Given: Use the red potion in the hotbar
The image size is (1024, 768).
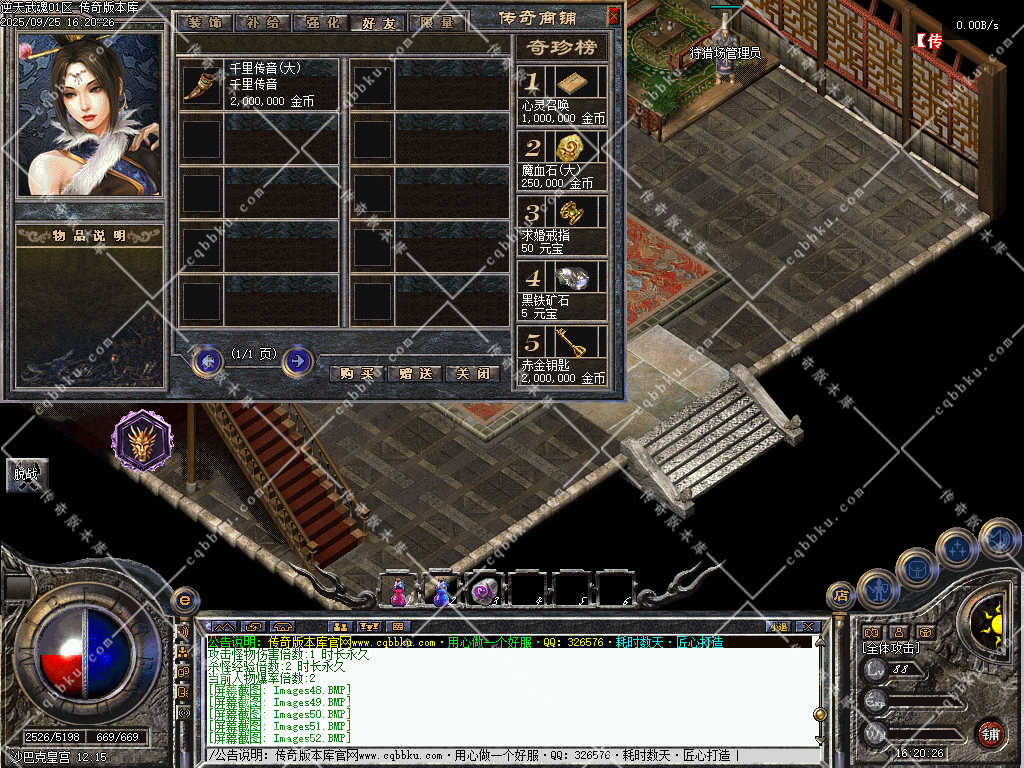Looking at the screenshot, I should click(x=398, y=591).
